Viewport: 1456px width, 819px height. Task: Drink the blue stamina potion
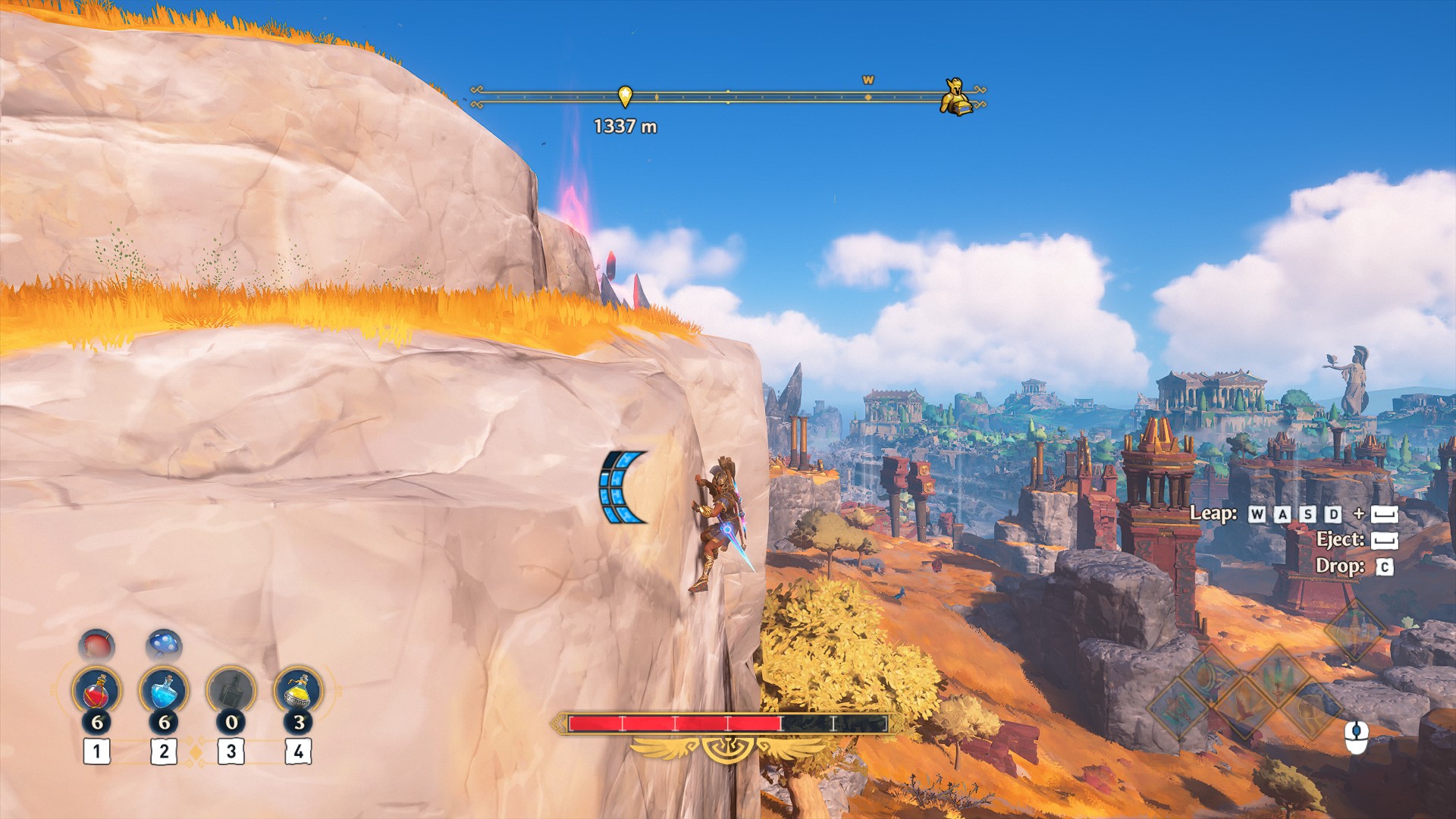(x=164, y=691)
